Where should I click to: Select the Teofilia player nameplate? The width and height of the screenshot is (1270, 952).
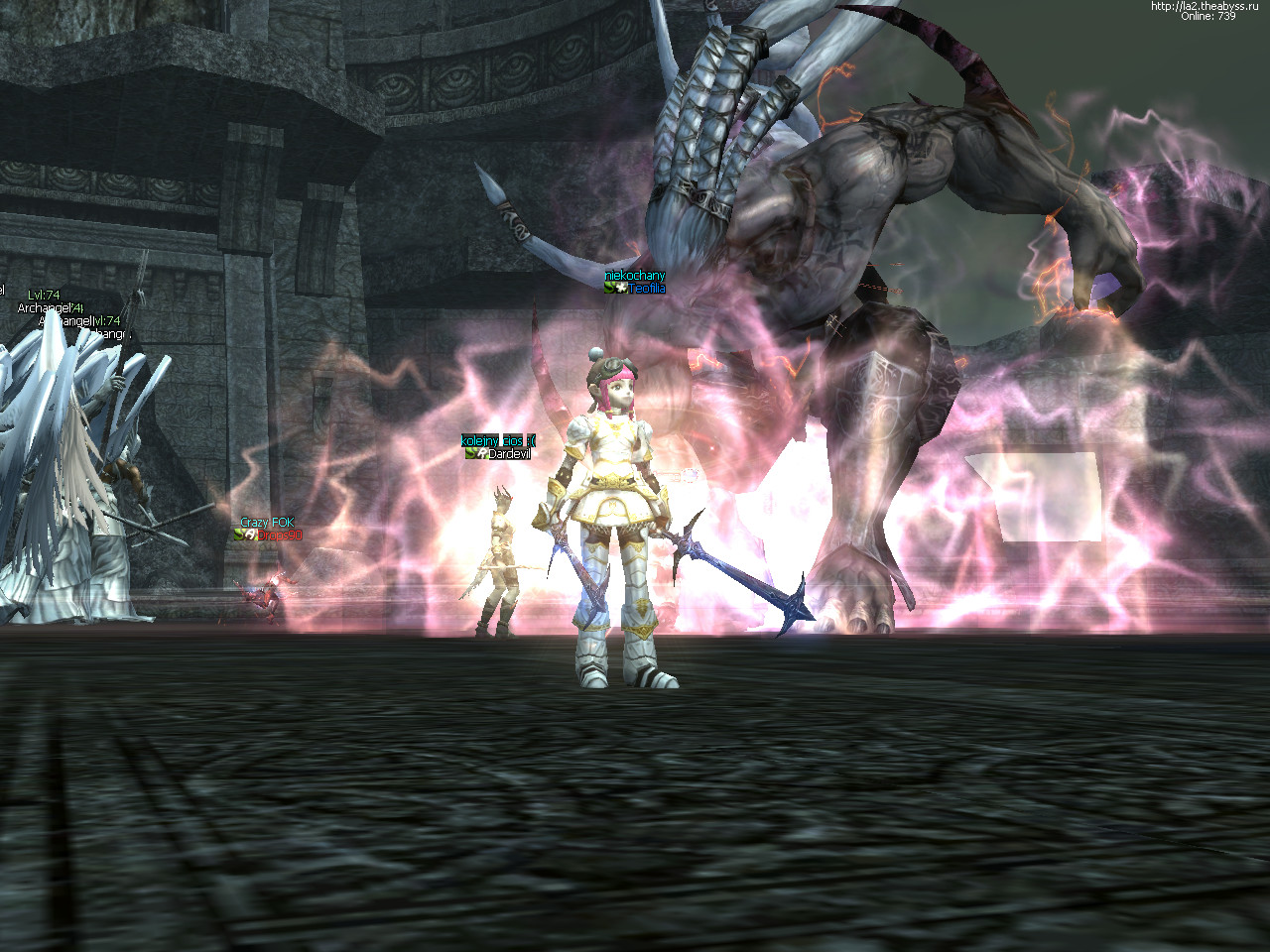(646, 289)
